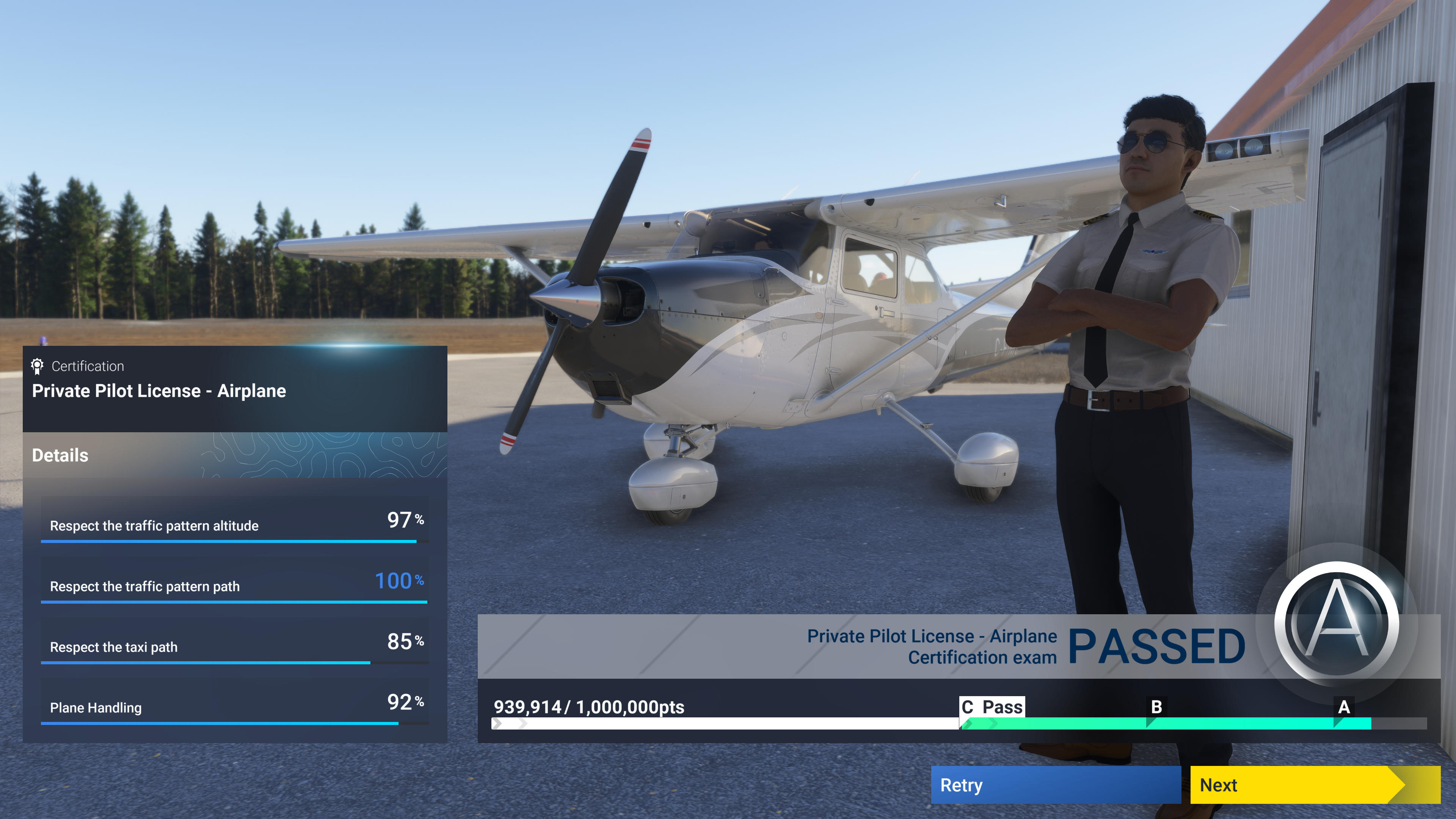This screenshot has width=1456, height=819.
Task: Click the Certification ribbon badge icon
Action: coord(36,366)
